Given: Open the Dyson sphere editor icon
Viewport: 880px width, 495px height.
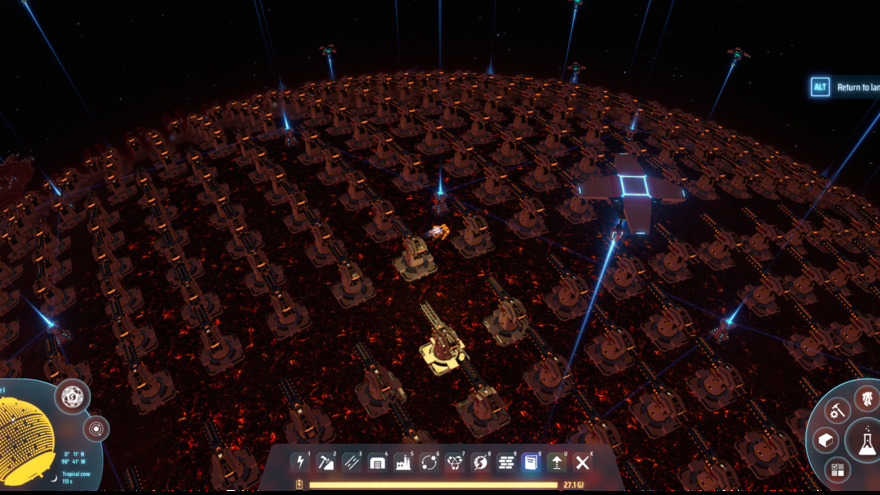Looking at the screenshot, I should tap(71, 396).
